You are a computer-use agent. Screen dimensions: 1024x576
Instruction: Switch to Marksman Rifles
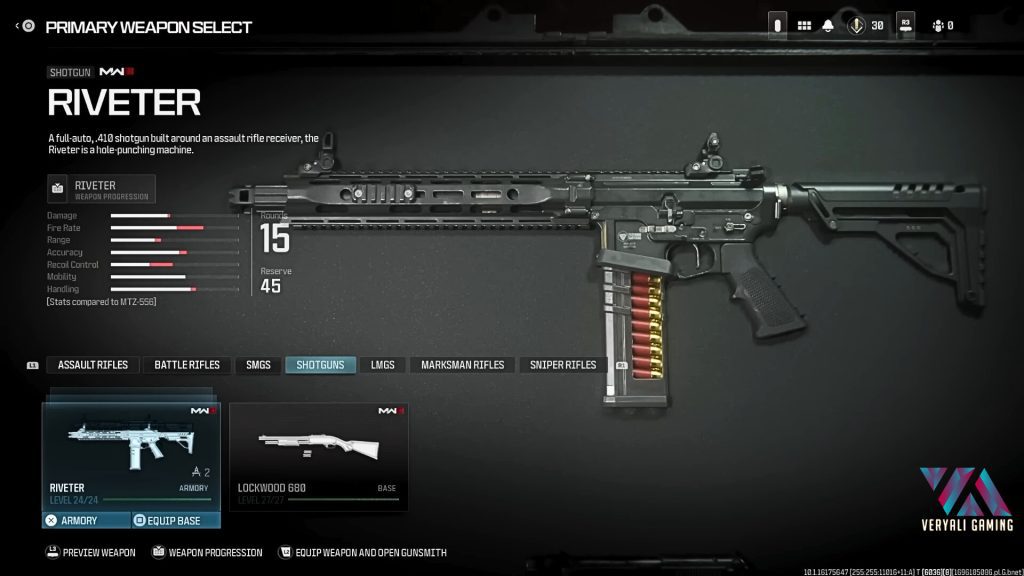463,365
